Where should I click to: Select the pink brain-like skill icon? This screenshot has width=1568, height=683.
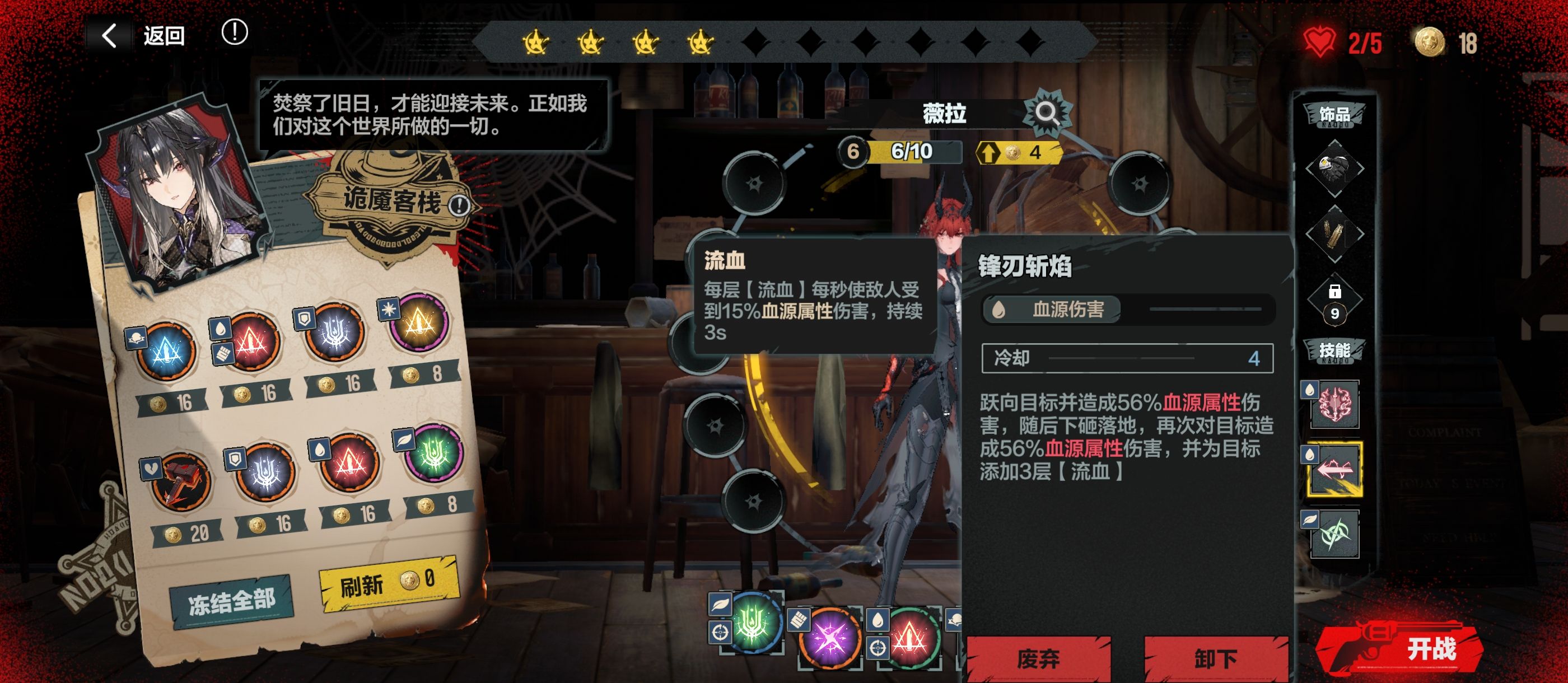[x=1335, y=404]
